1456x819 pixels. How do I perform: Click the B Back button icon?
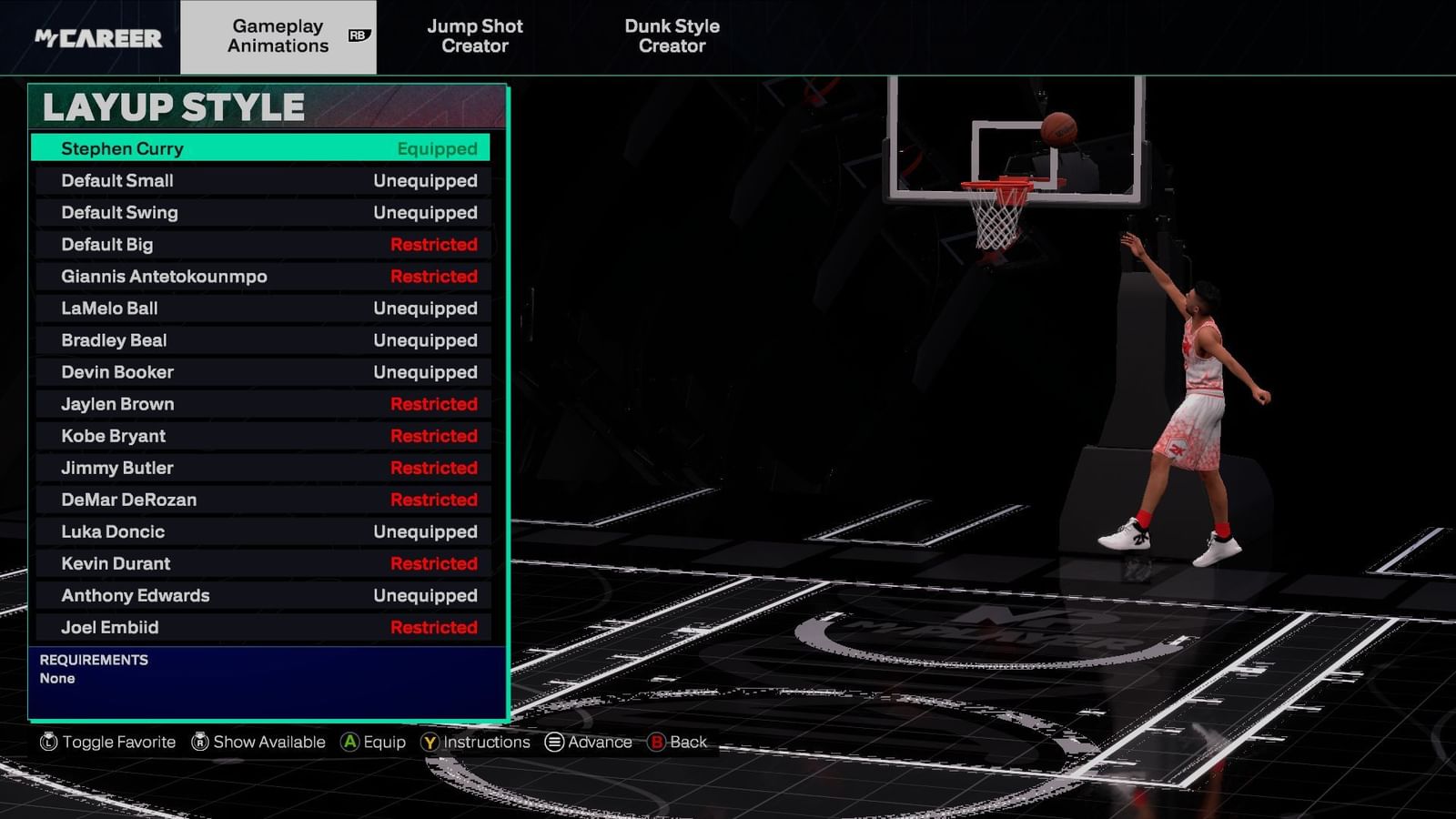(658, 742)
